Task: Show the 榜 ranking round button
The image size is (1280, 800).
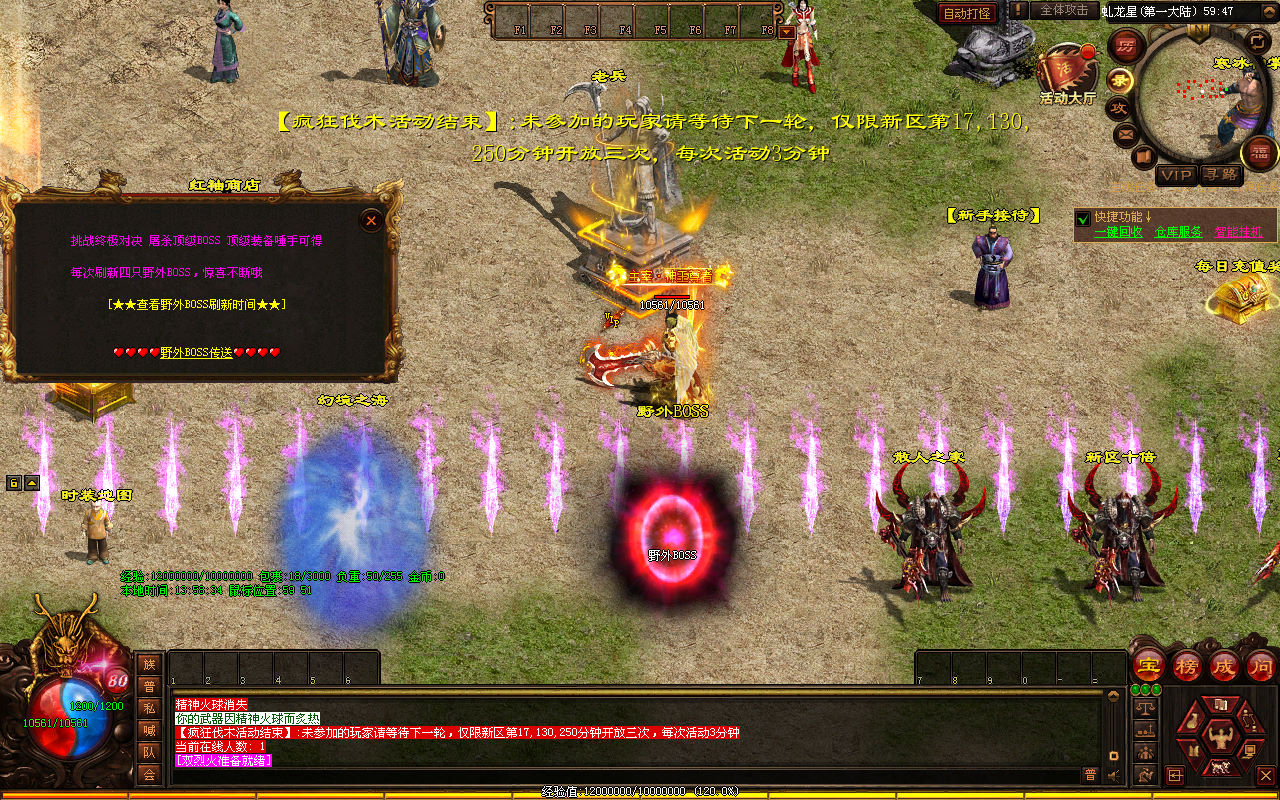Action: click(1187, 665)
